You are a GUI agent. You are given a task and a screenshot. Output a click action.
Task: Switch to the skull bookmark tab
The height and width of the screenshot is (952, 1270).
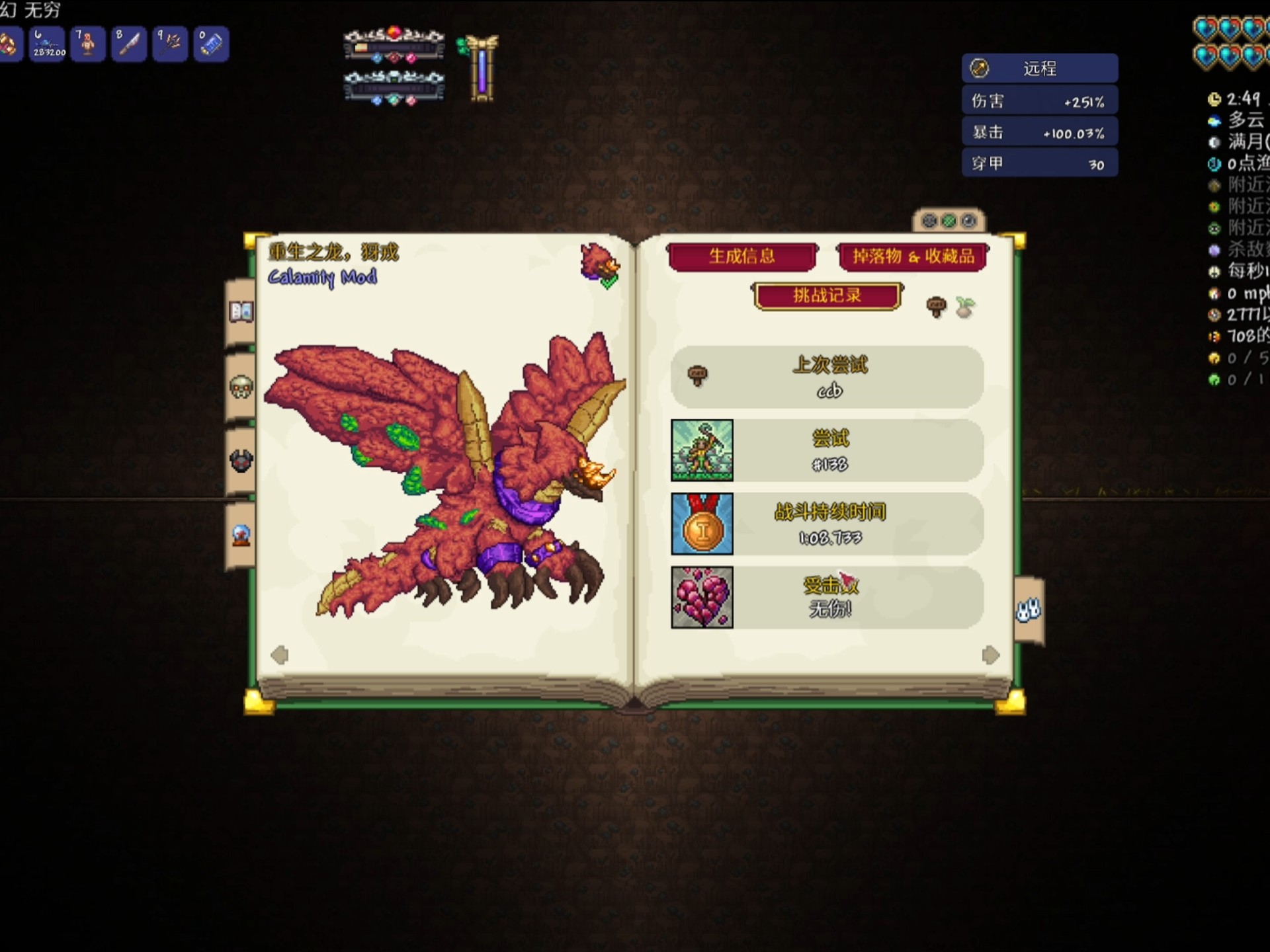click(241, 387)
